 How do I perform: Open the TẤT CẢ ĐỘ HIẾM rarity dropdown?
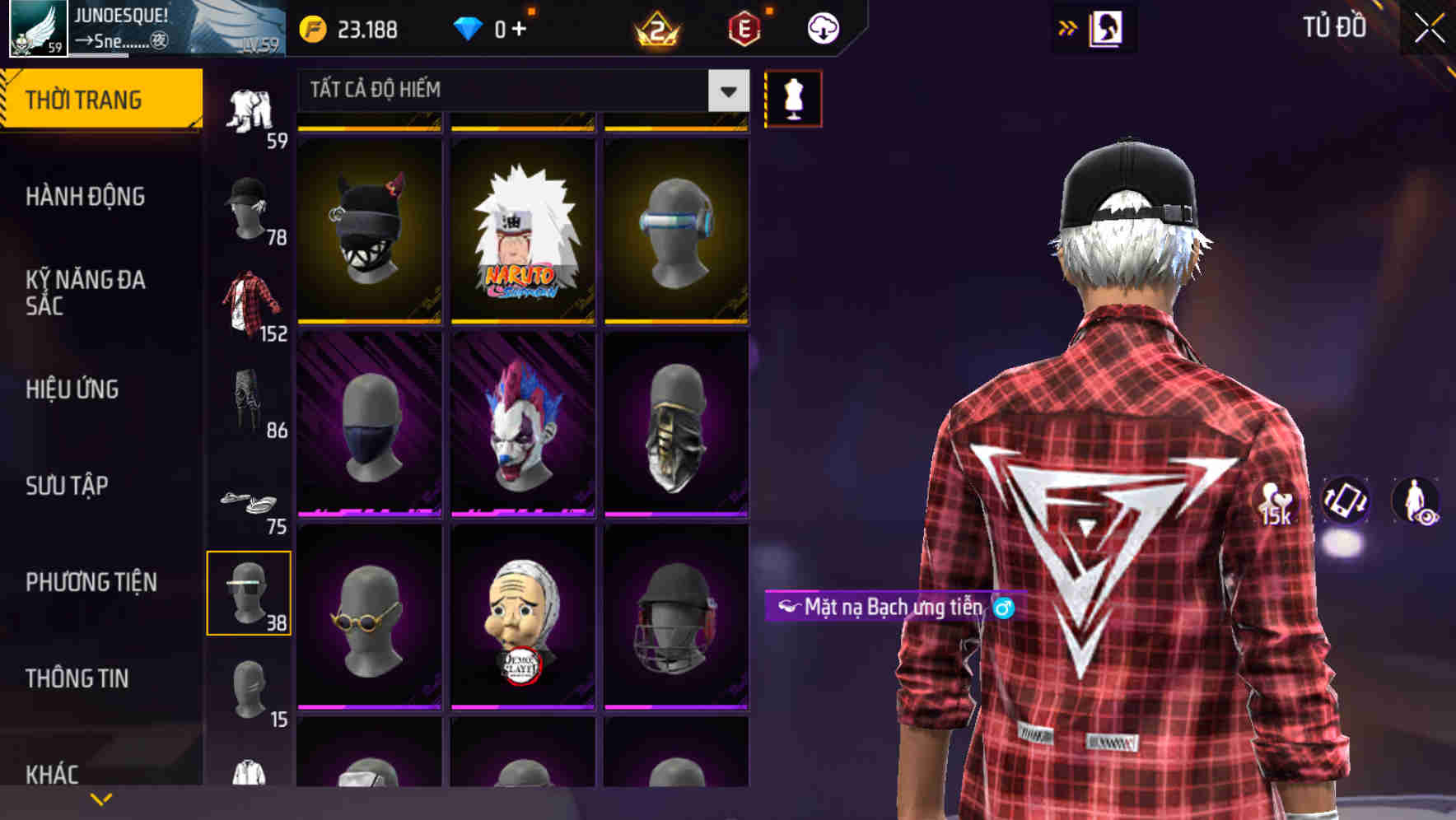click(x=519, y=91)
